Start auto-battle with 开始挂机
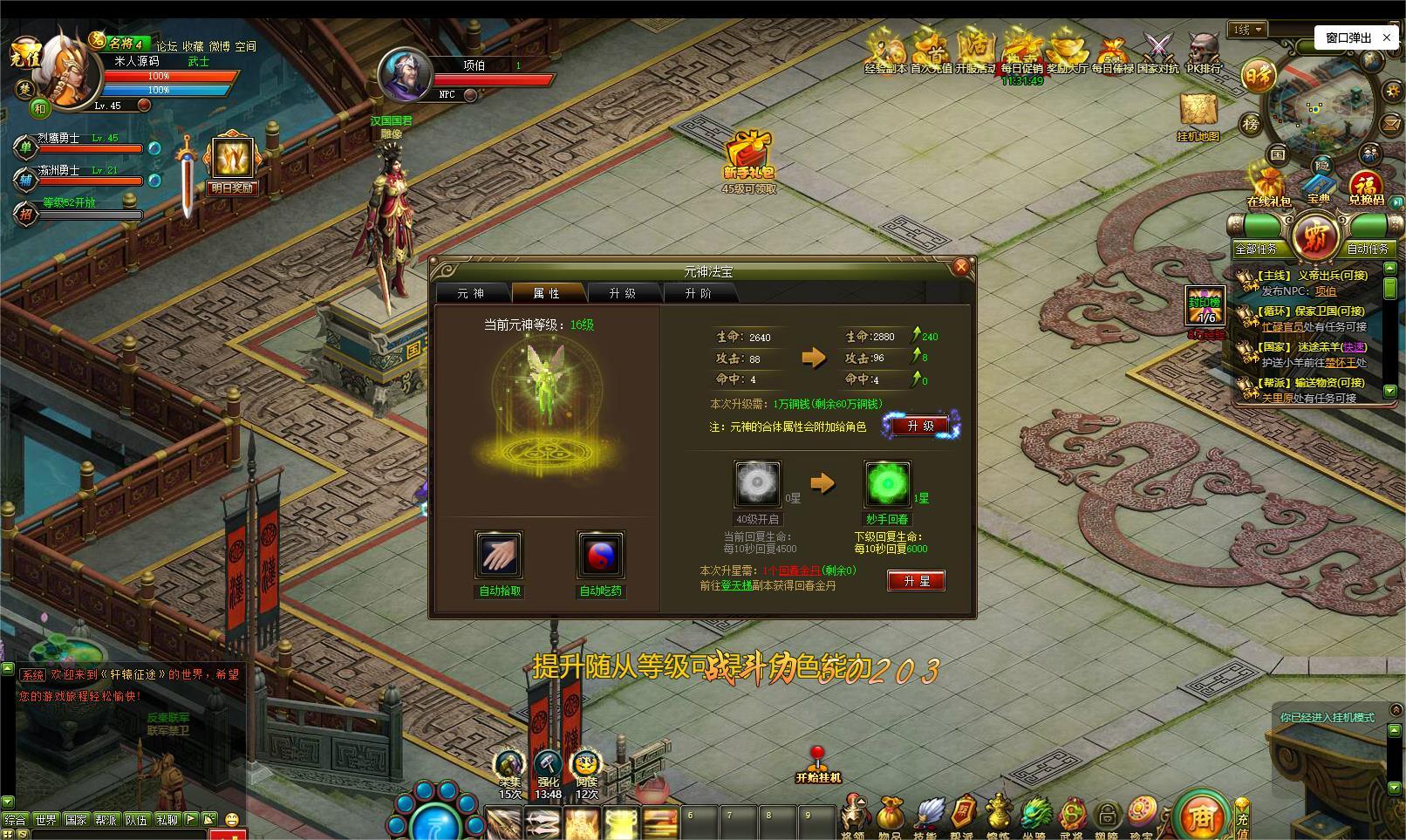 click(817, 765)
